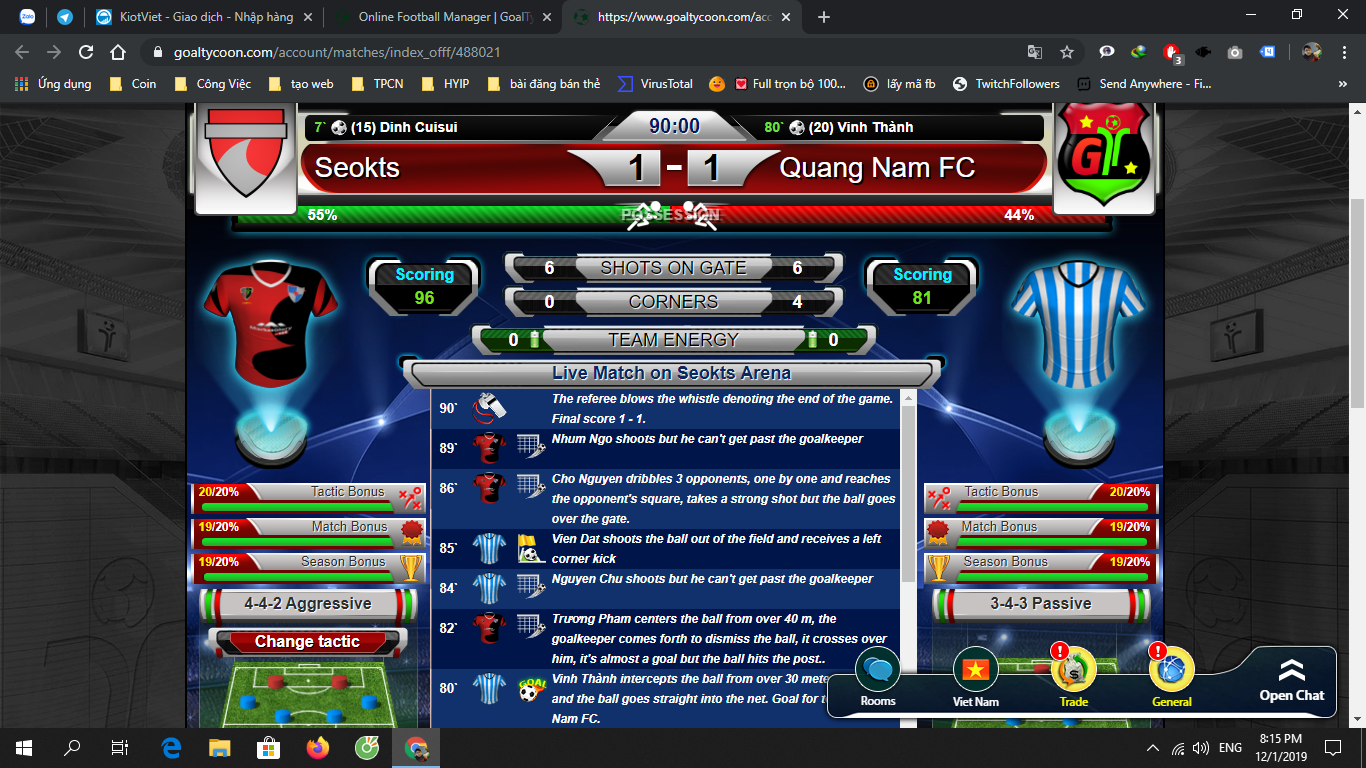1366x768 pixels.
Task: Open the Trade chat channel
Action: [x=1074, y=672]
